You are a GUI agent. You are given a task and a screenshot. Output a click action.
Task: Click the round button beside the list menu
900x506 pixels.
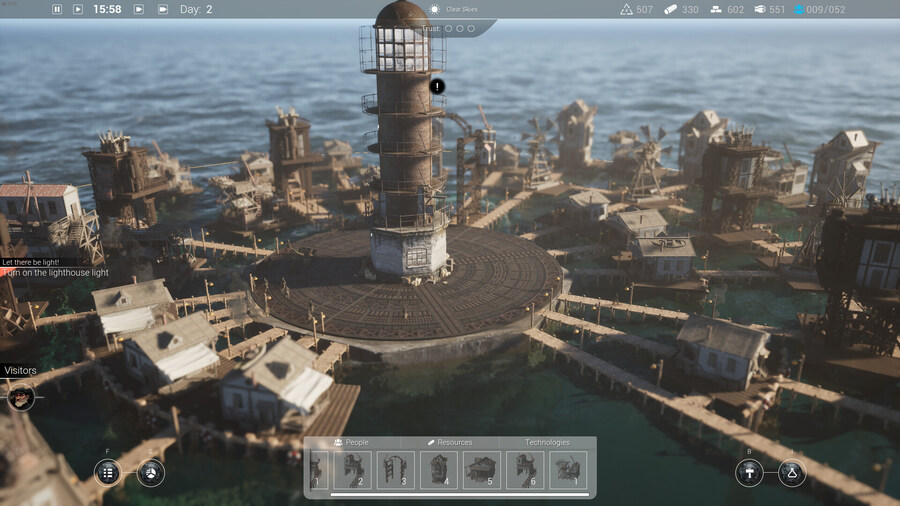151,473
